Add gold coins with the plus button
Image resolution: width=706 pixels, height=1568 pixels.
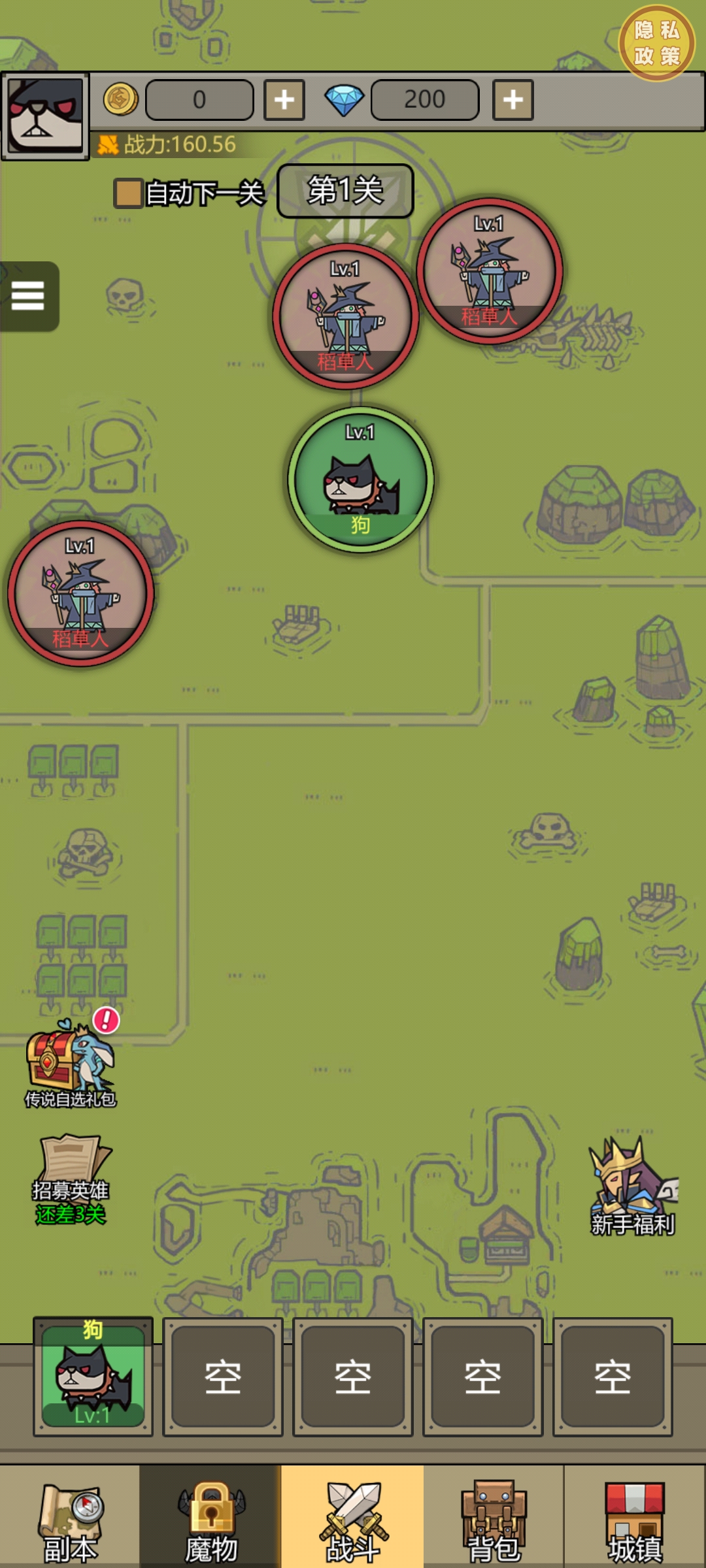click(284, 100)
